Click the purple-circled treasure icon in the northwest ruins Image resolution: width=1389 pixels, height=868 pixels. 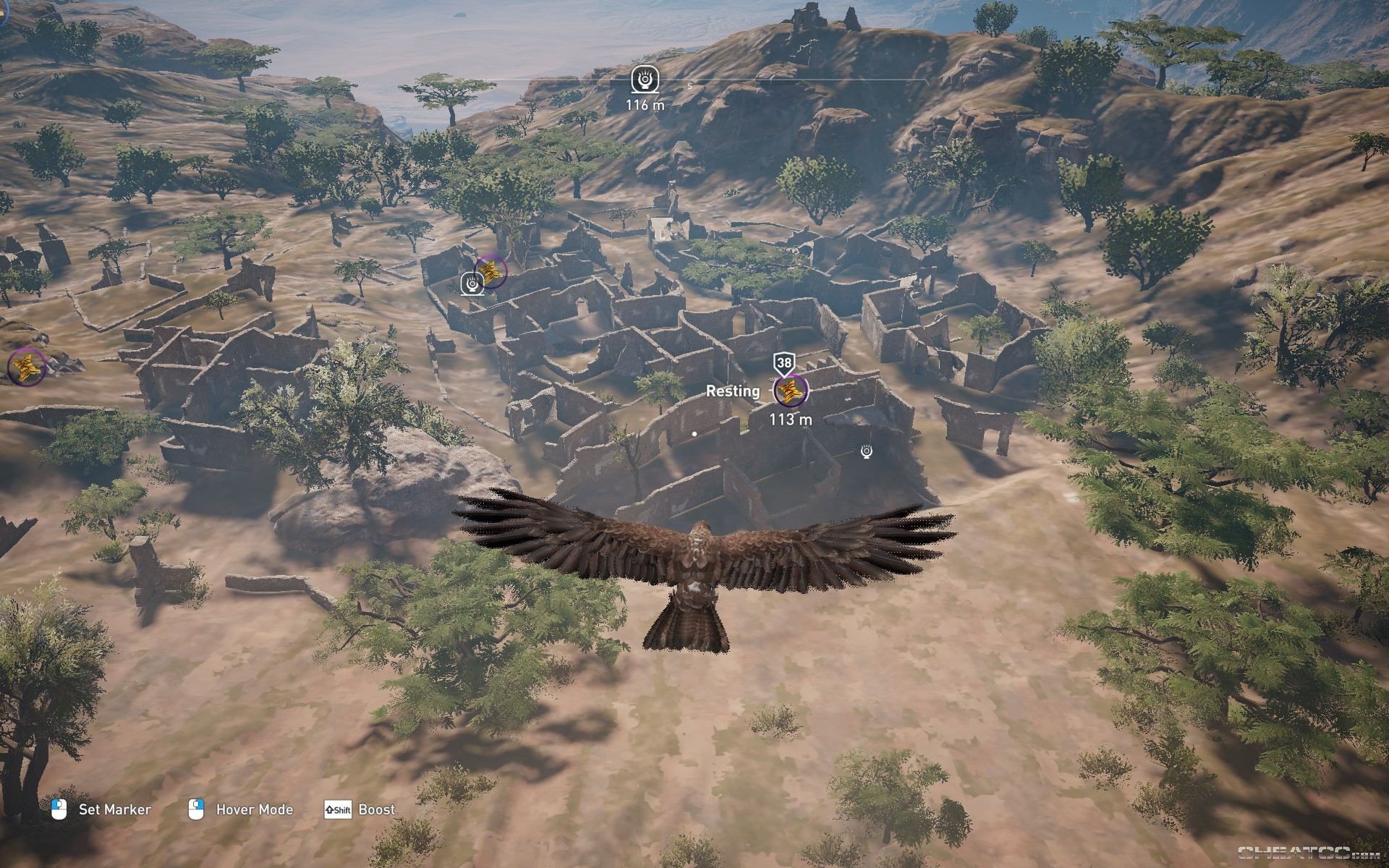click(x=492, y=273)
